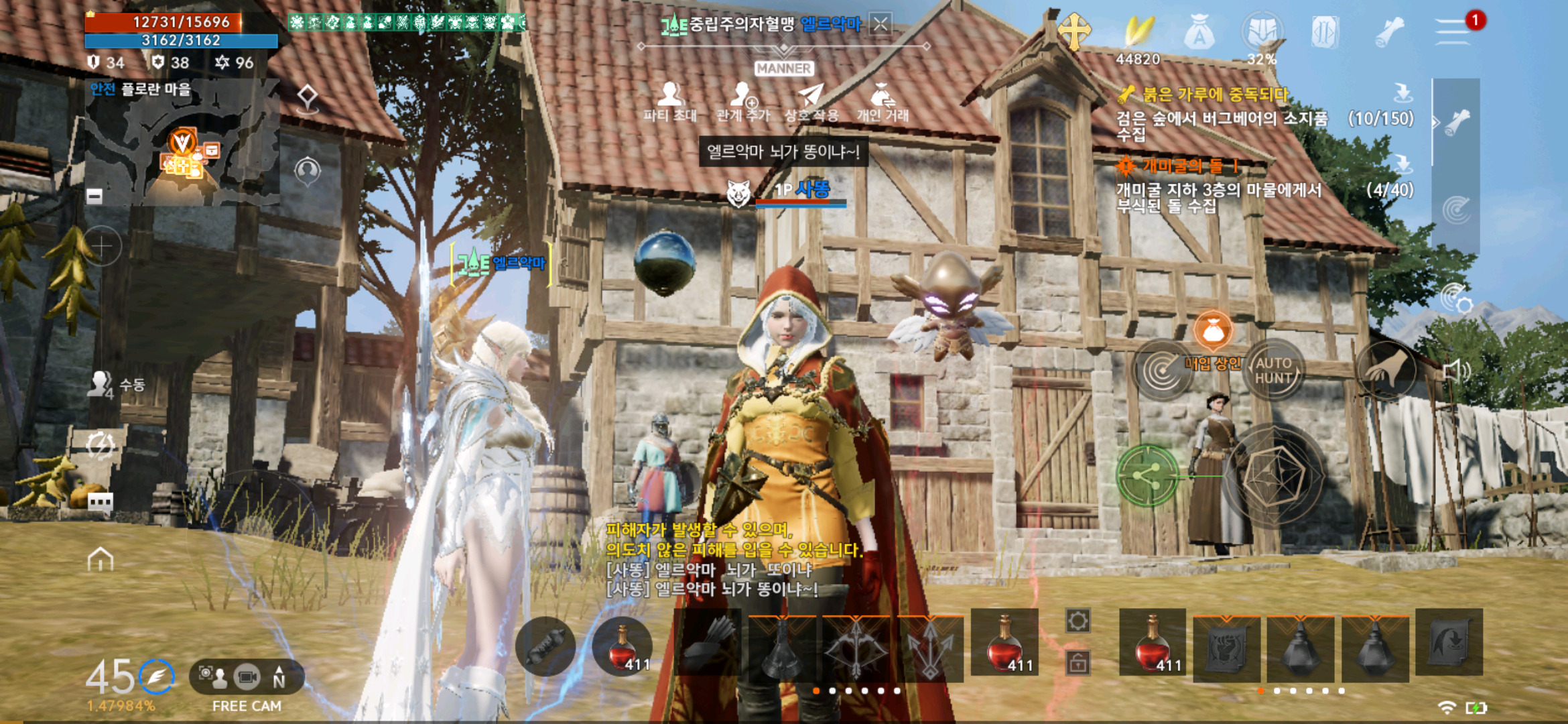Open the quick slot settings gear
1568x724 pixels.
coord(1077,621)
